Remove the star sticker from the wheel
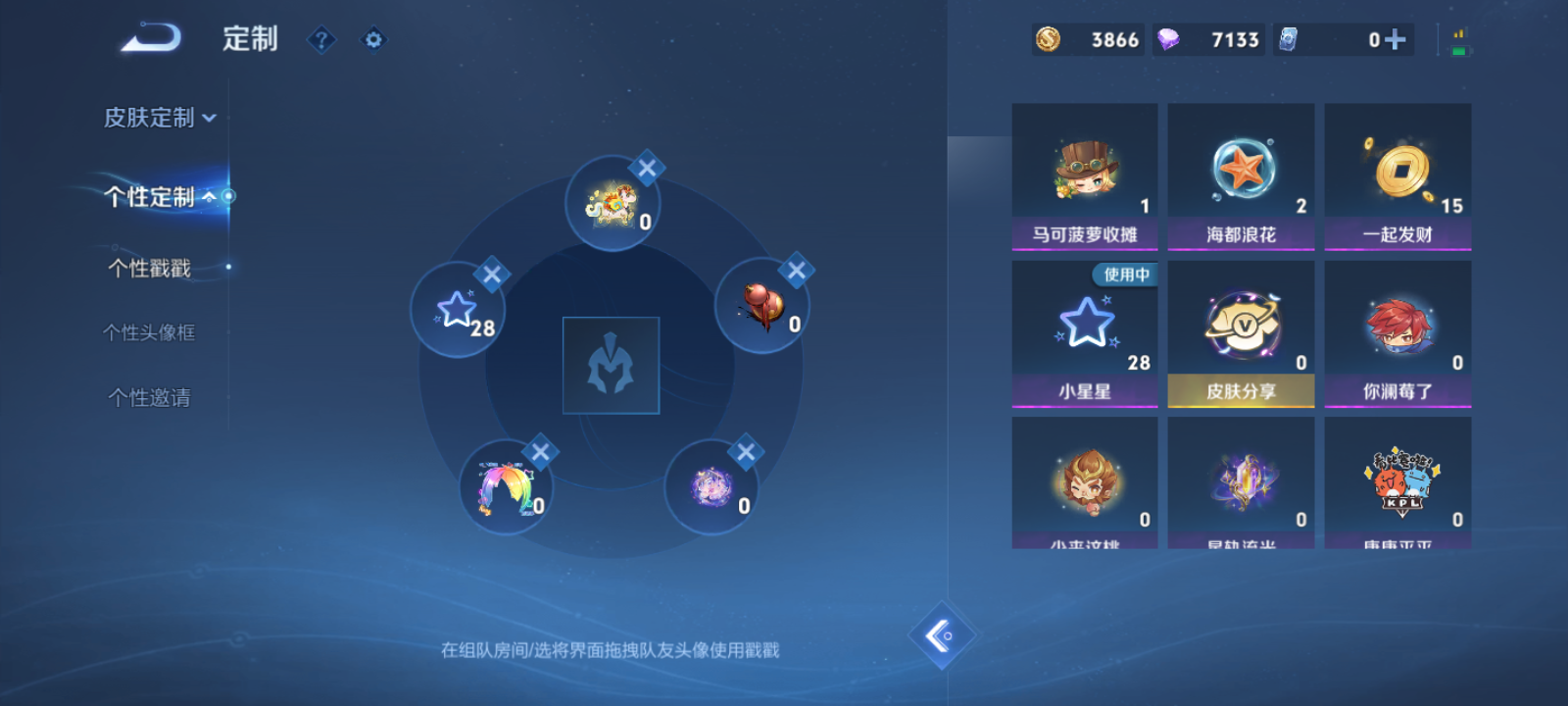The height and width of the screenshot is (706, 1568). coord(492,276)
